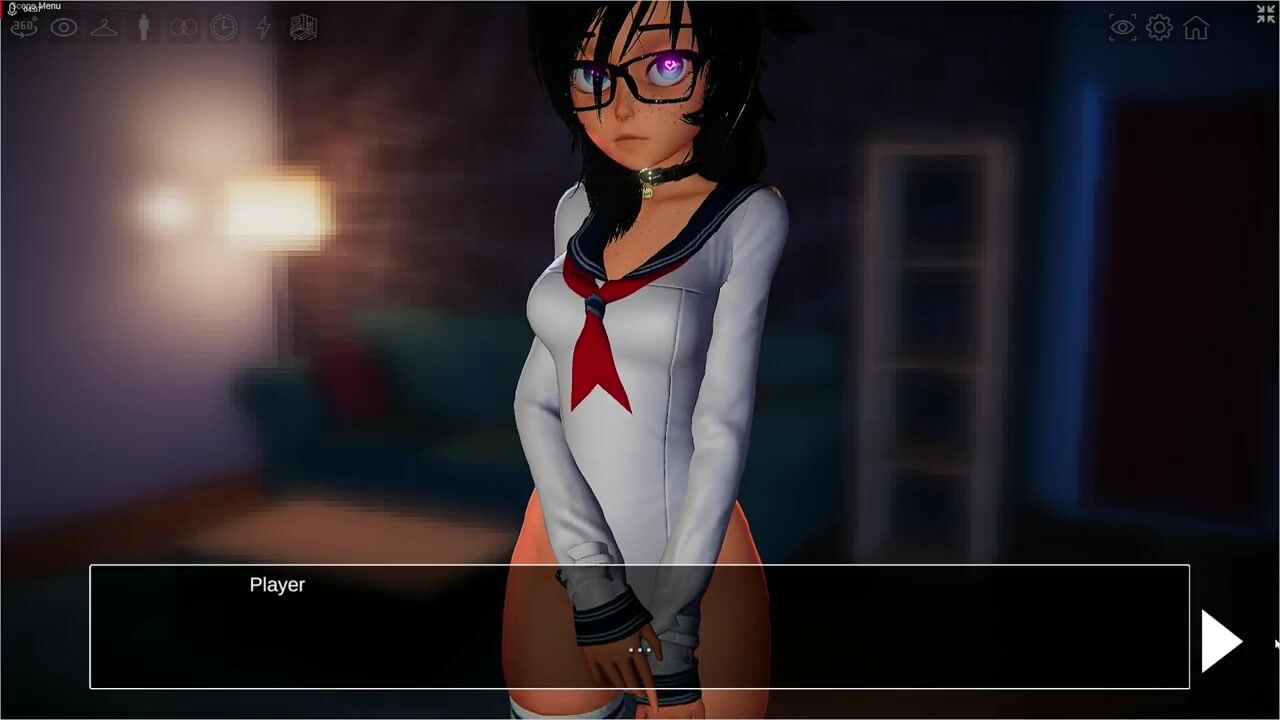Select the standing person silhouette icon
Viewport: 1280px width, 720px height.
tap(144, 28)
